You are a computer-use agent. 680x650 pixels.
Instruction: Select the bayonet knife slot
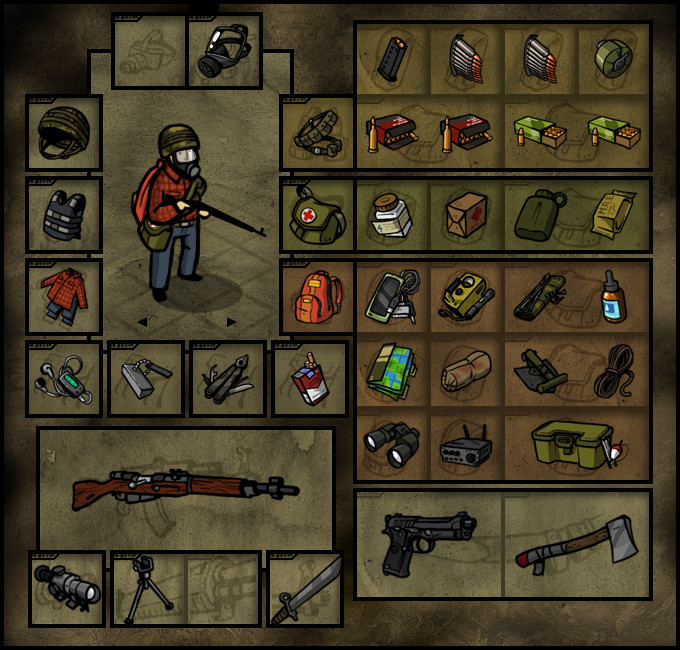pos(305,589)
